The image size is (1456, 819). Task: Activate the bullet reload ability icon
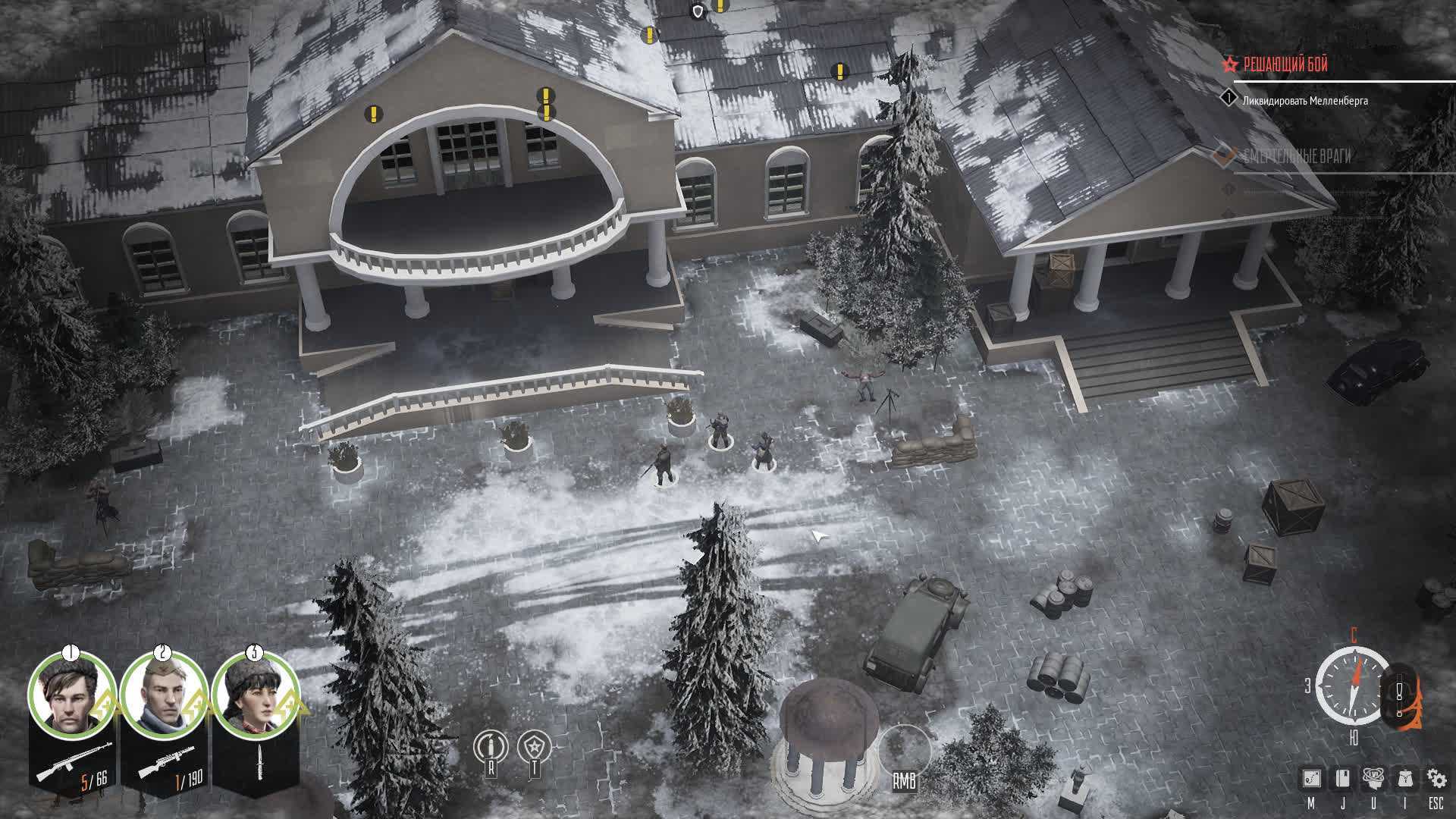click(490, 747)
